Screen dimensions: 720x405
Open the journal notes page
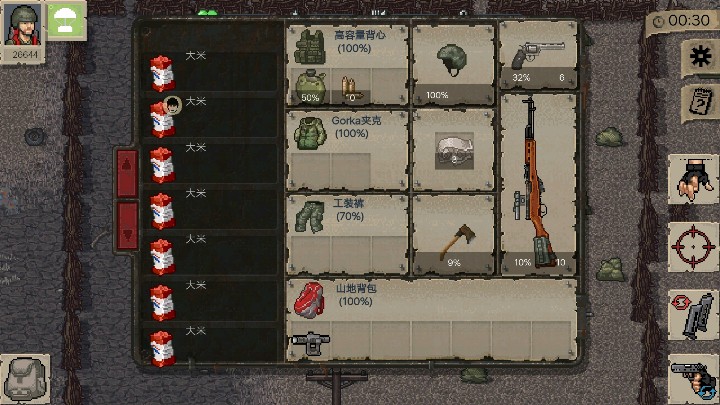coord(697,102)
